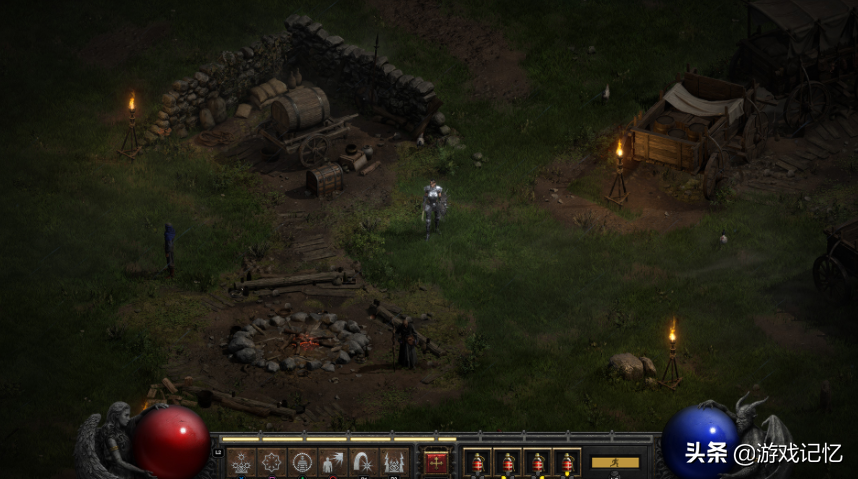This screenshot has width=858, height=479.
Task: Activate the spiked ring skill icon
Action: [x=272, y=462]
